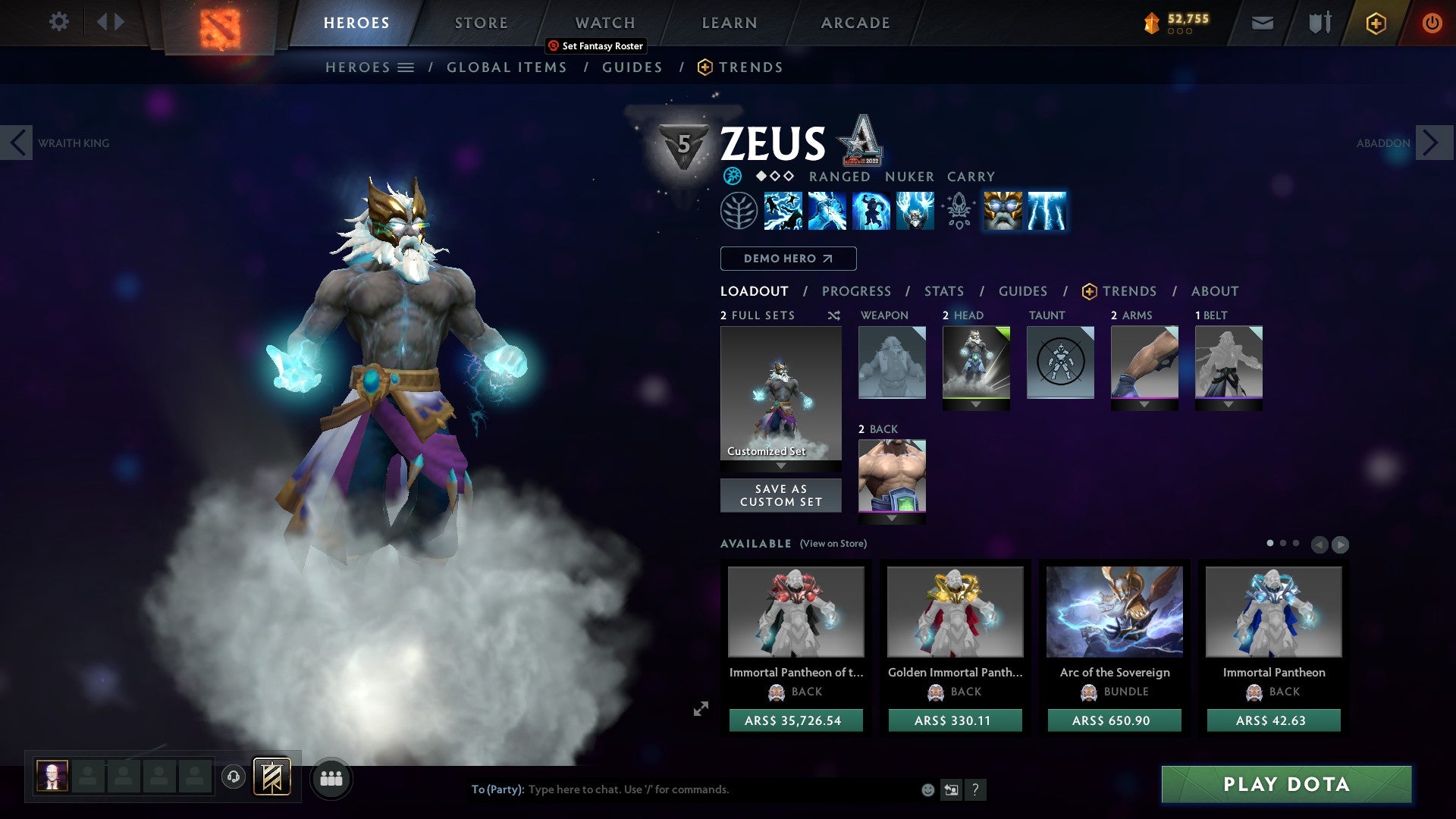Open the hamburger menu next to HEROES
The width and height of the screenshot is (1456, 819).
click(x=407, y=67)
